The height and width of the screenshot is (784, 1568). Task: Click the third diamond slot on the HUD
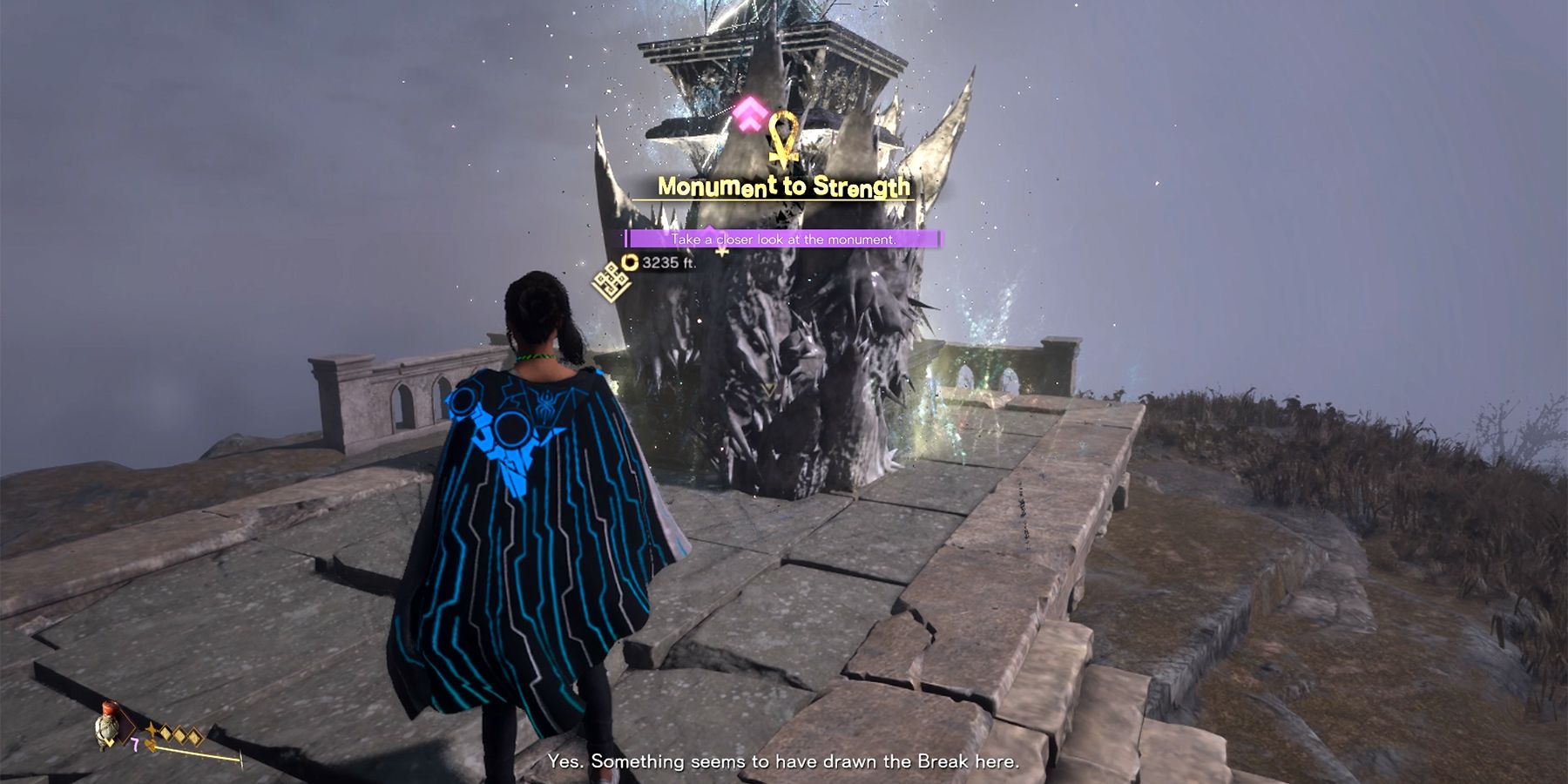194,738
